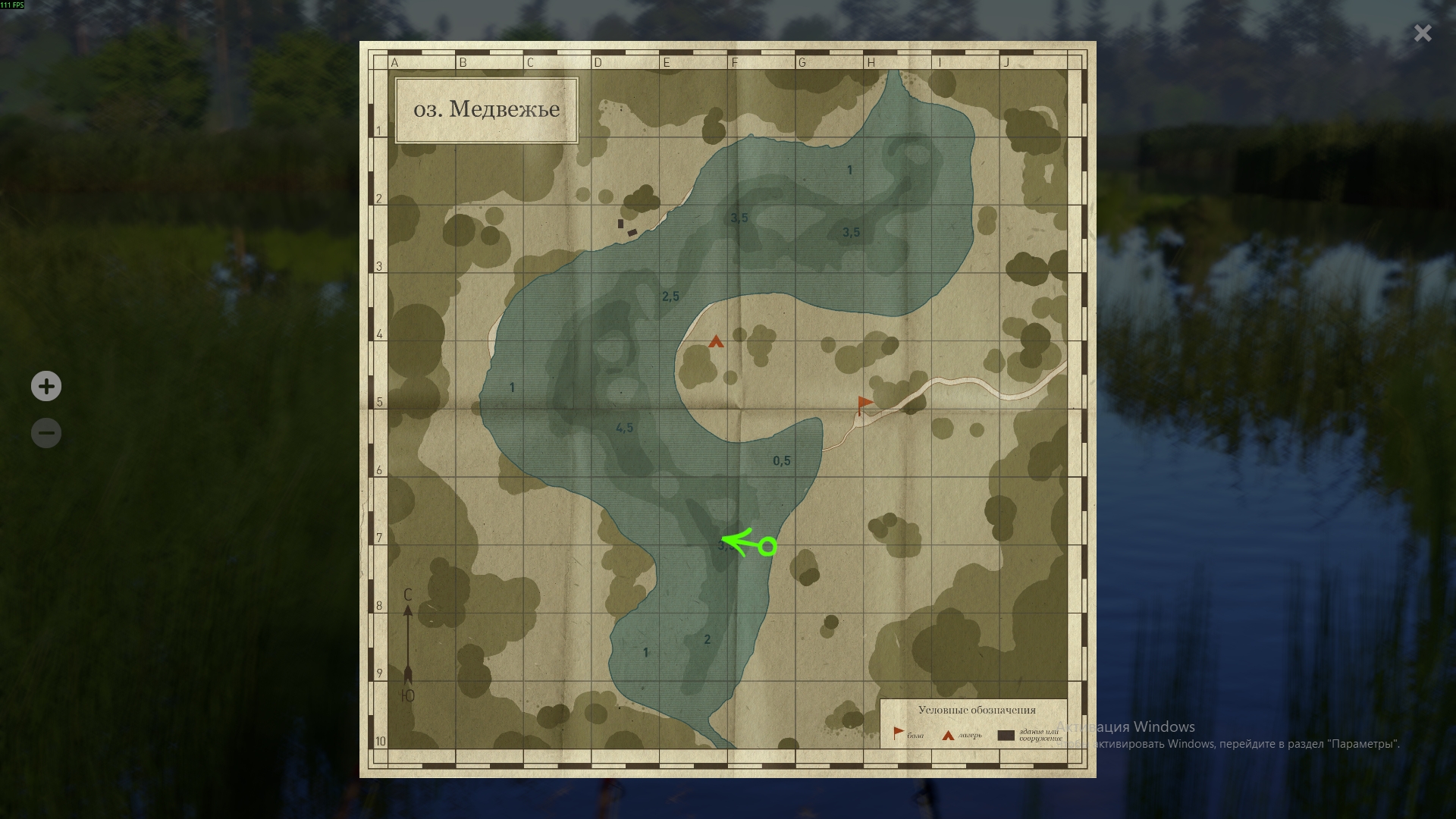
Task: Close the map view with the X button
Action: click(x=1422, y=33)
